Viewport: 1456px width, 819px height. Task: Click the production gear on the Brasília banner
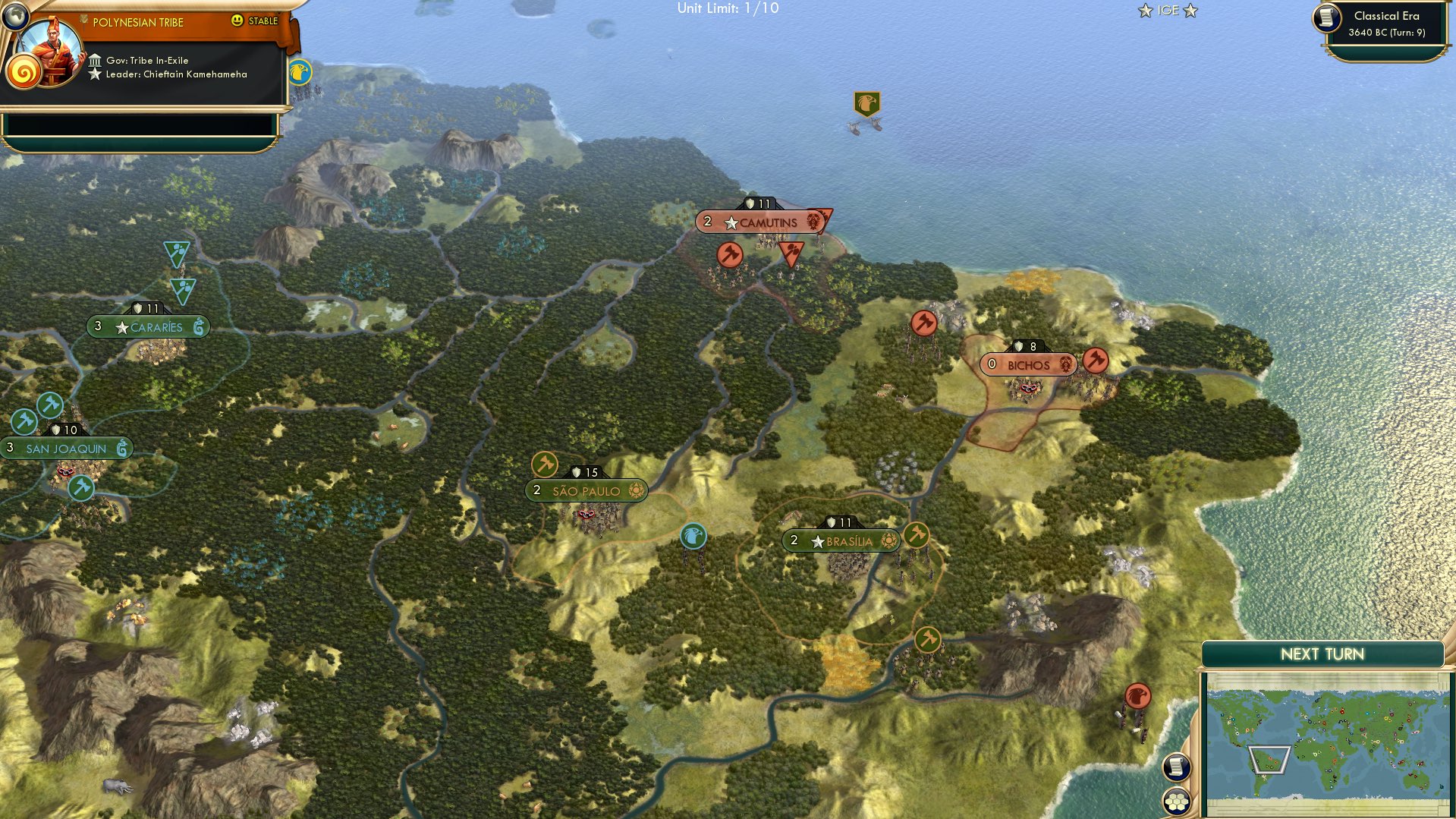coord(887,540)
